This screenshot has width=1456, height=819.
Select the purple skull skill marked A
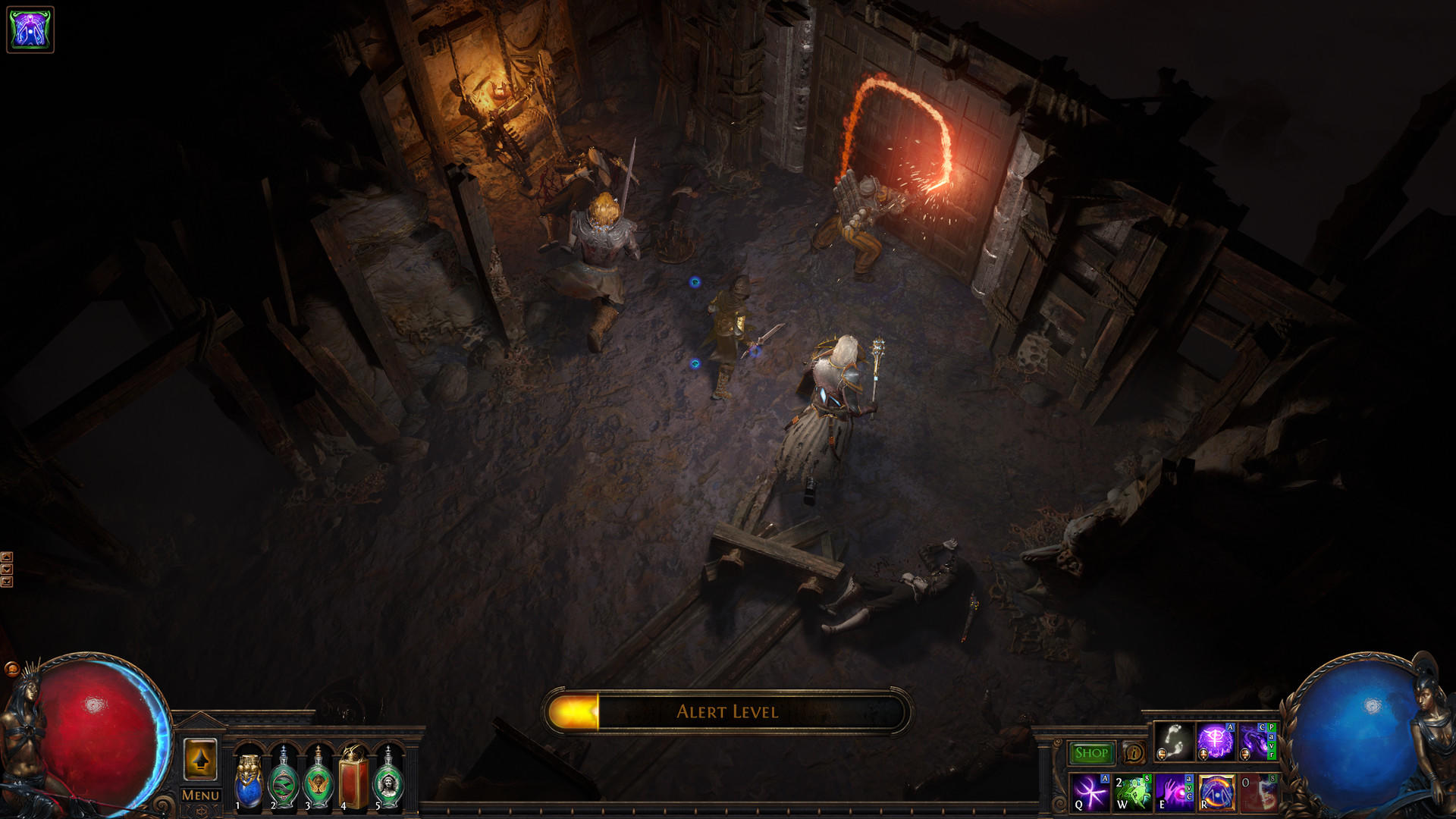point(1215,743)
